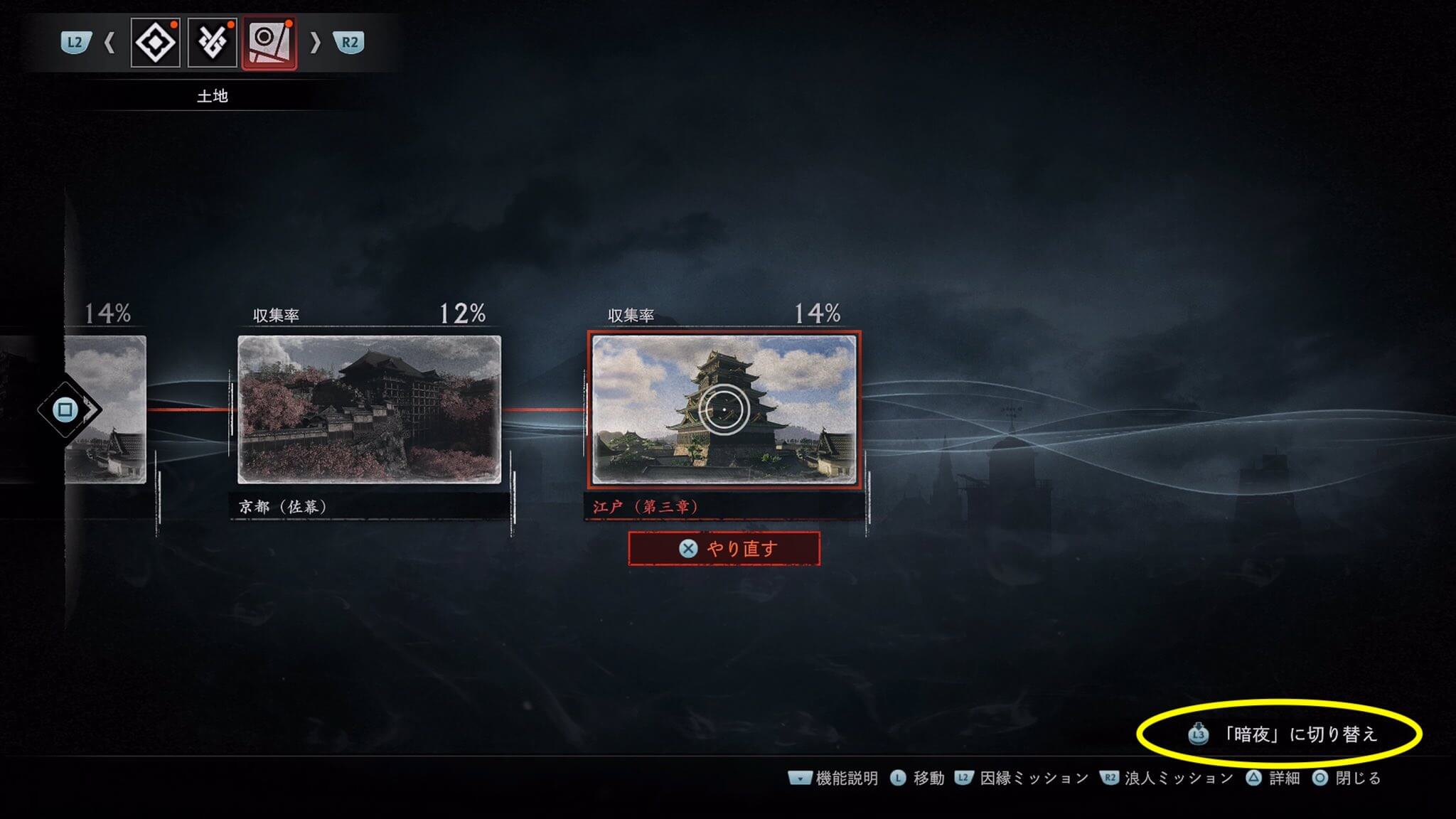Choose the Kyoto (佐幕) location card

click(369, 409)
